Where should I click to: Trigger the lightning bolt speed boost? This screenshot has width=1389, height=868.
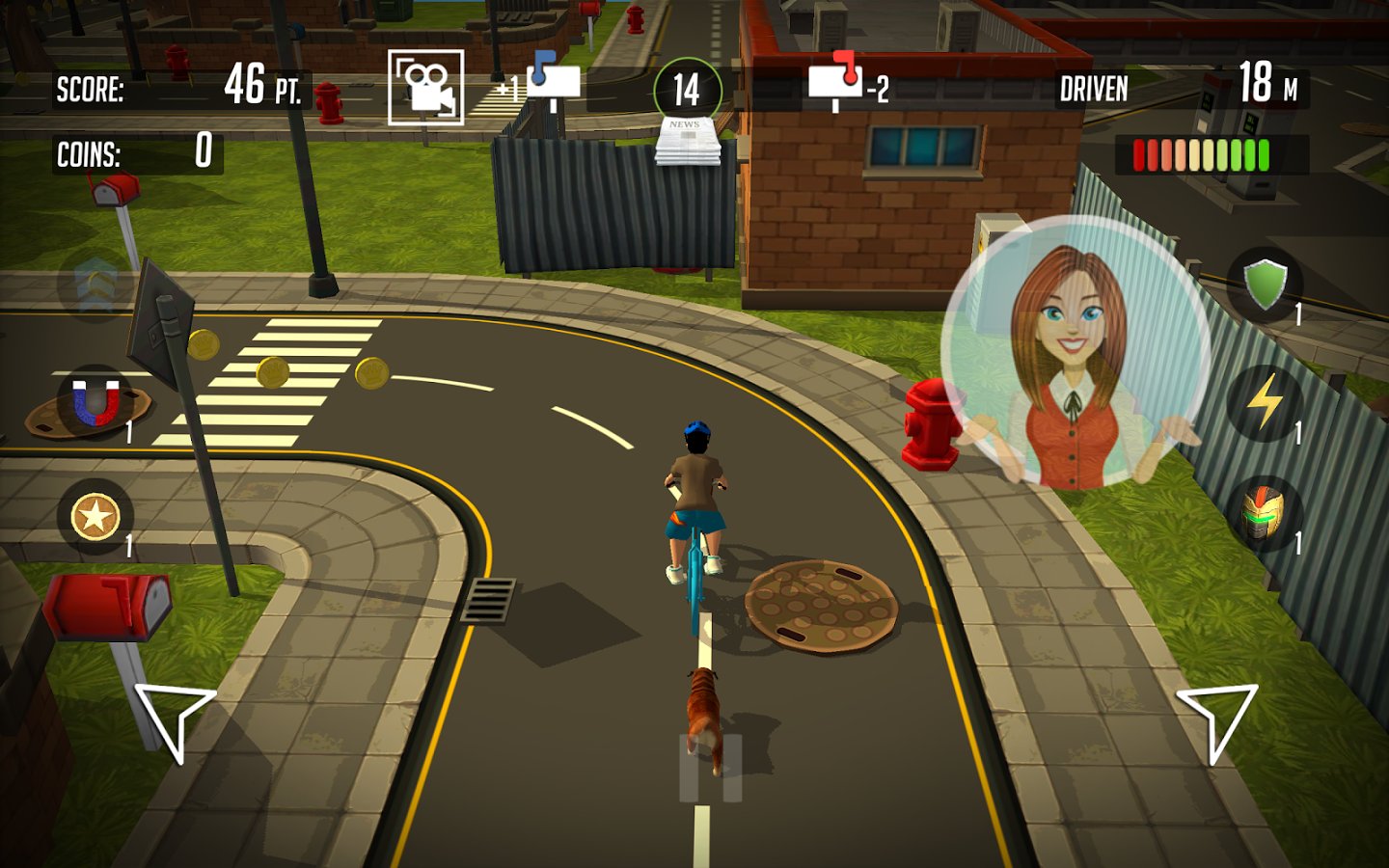[x=1265, y=401]
